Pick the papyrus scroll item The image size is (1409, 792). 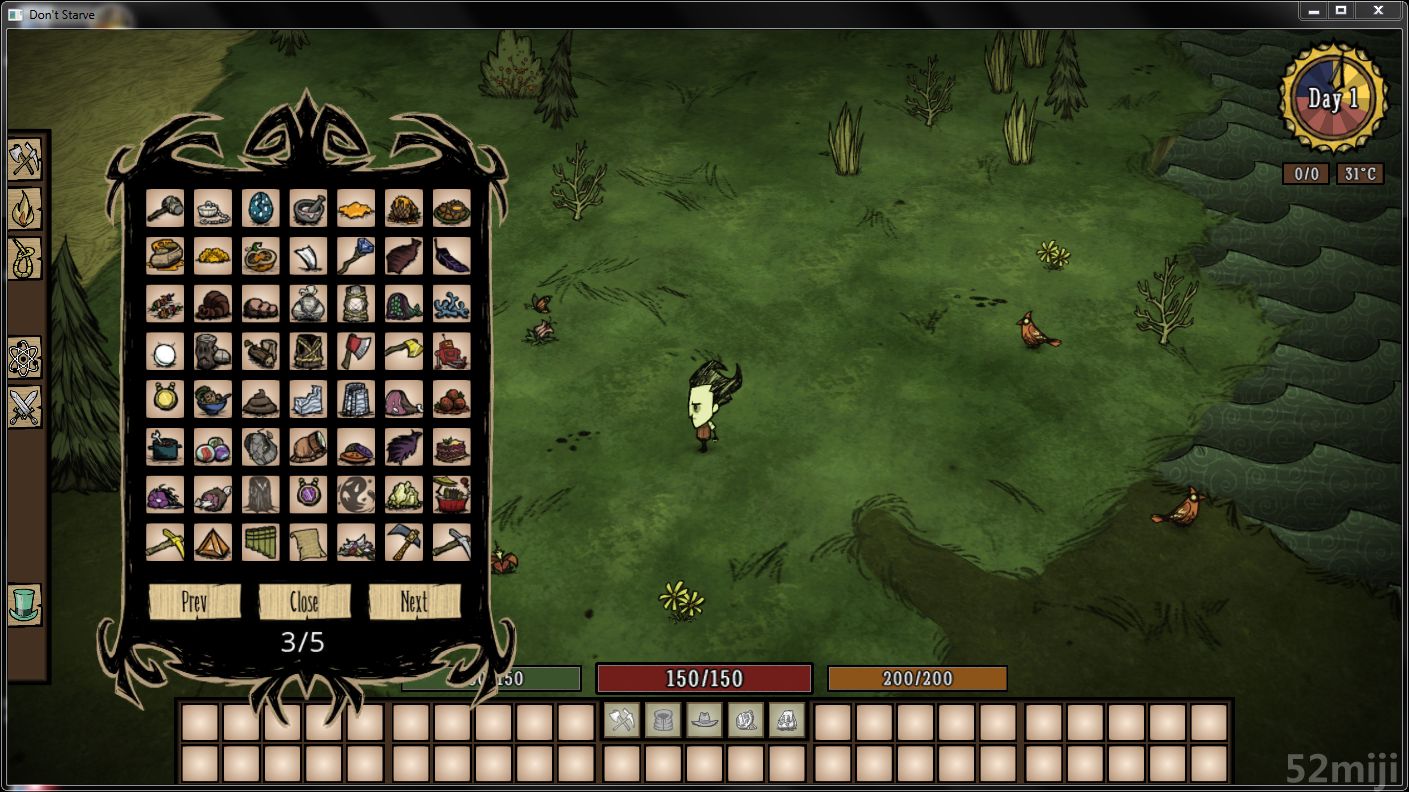click(x=309, y=542)
